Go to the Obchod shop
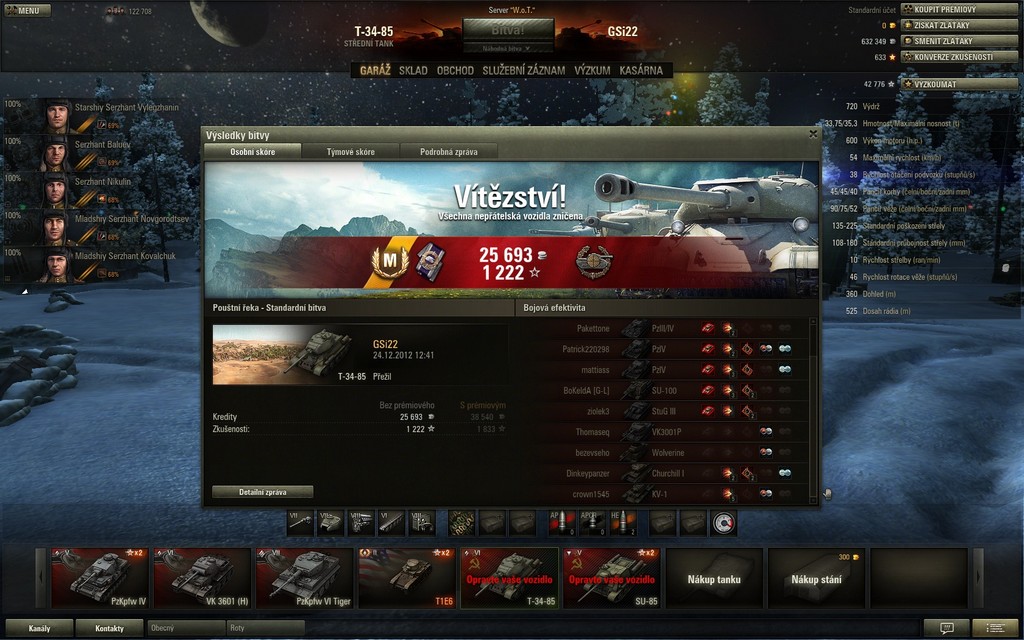This screenshot has width=1024, height=640. pos(455,71)
